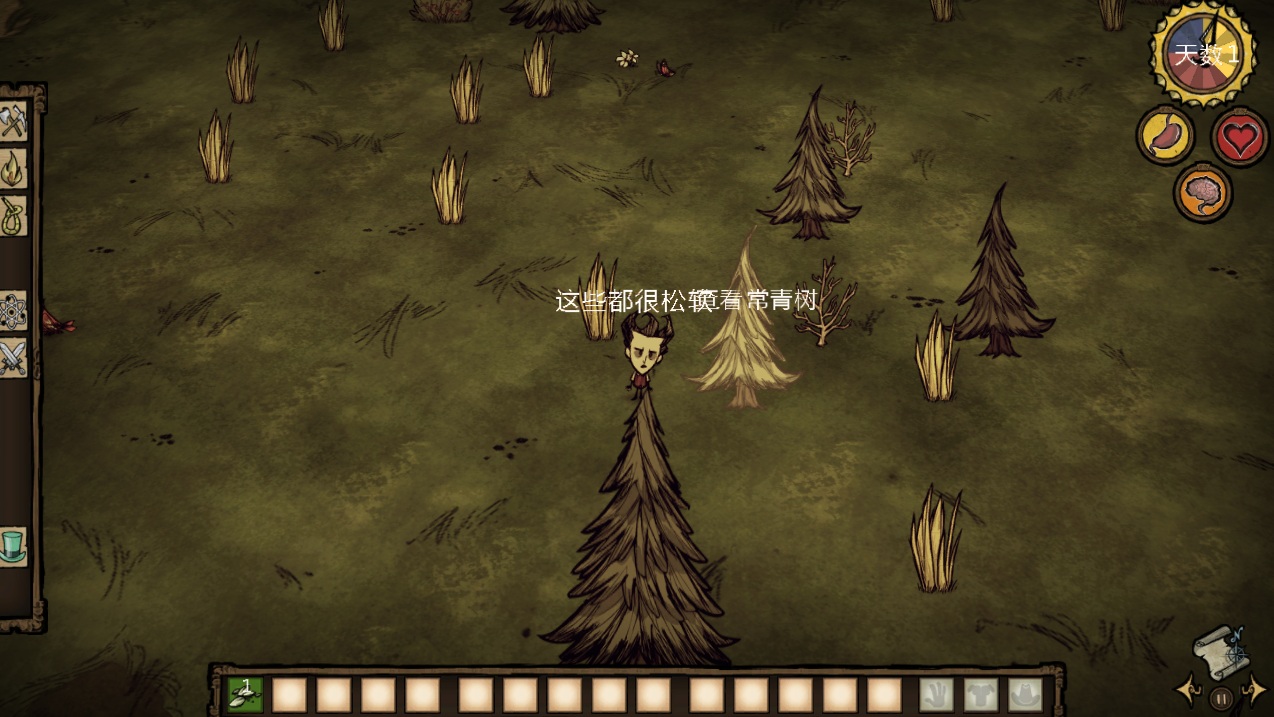Click the body armor equipment slot
Viewport: 1274px width, 717px height.
981,694
